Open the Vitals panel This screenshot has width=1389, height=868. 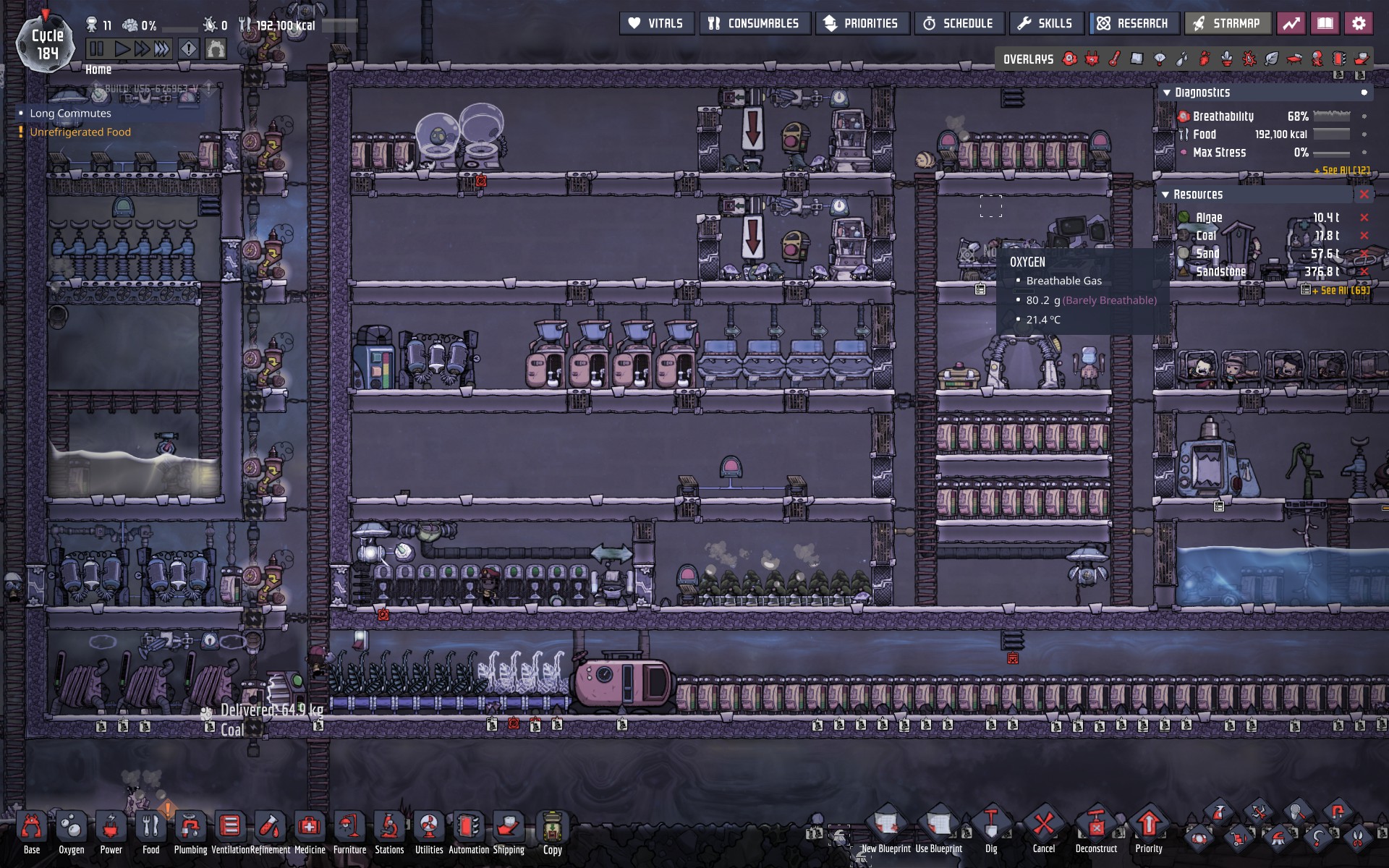point(656,23)
